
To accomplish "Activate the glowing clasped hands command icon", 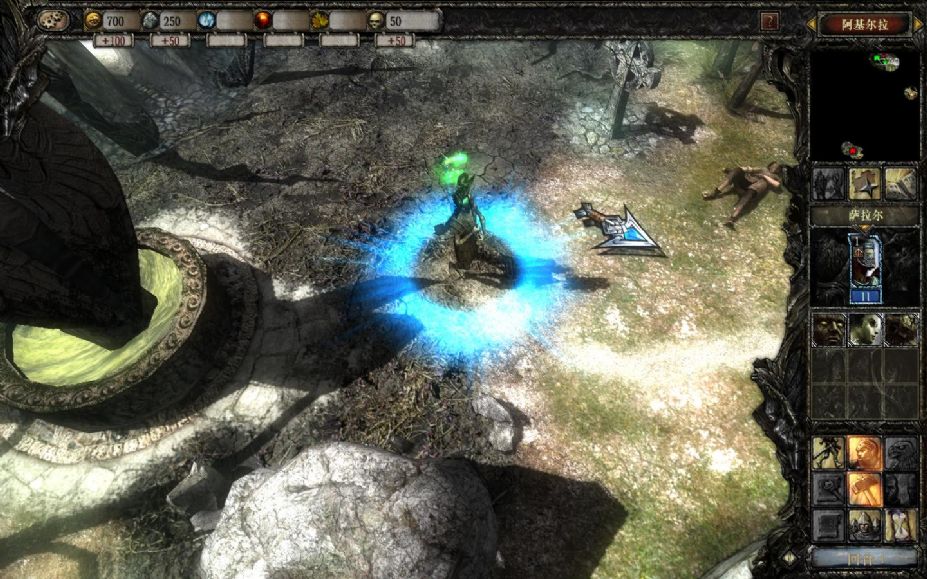I will (864, 488).
